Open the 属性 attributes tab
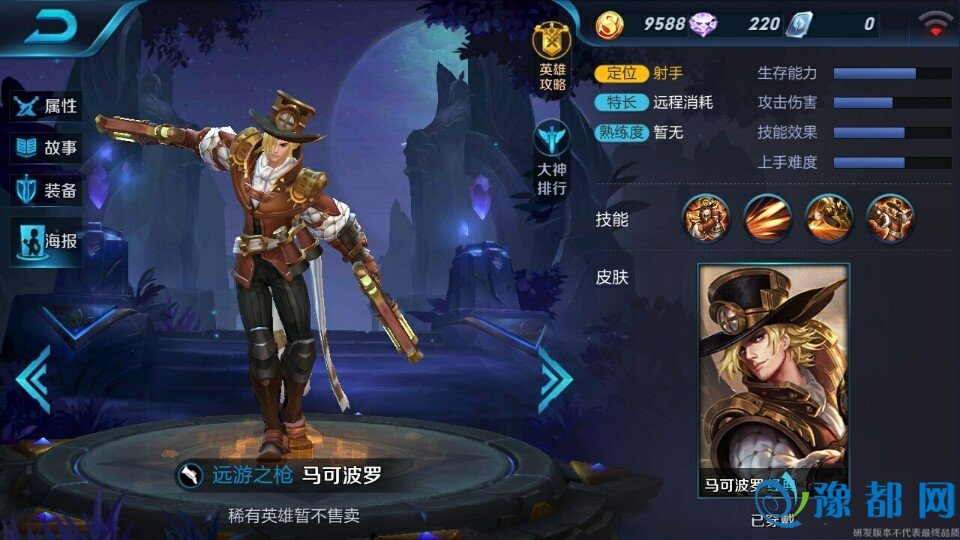Viewport: 960px width, 540px height. click(46, 105)
